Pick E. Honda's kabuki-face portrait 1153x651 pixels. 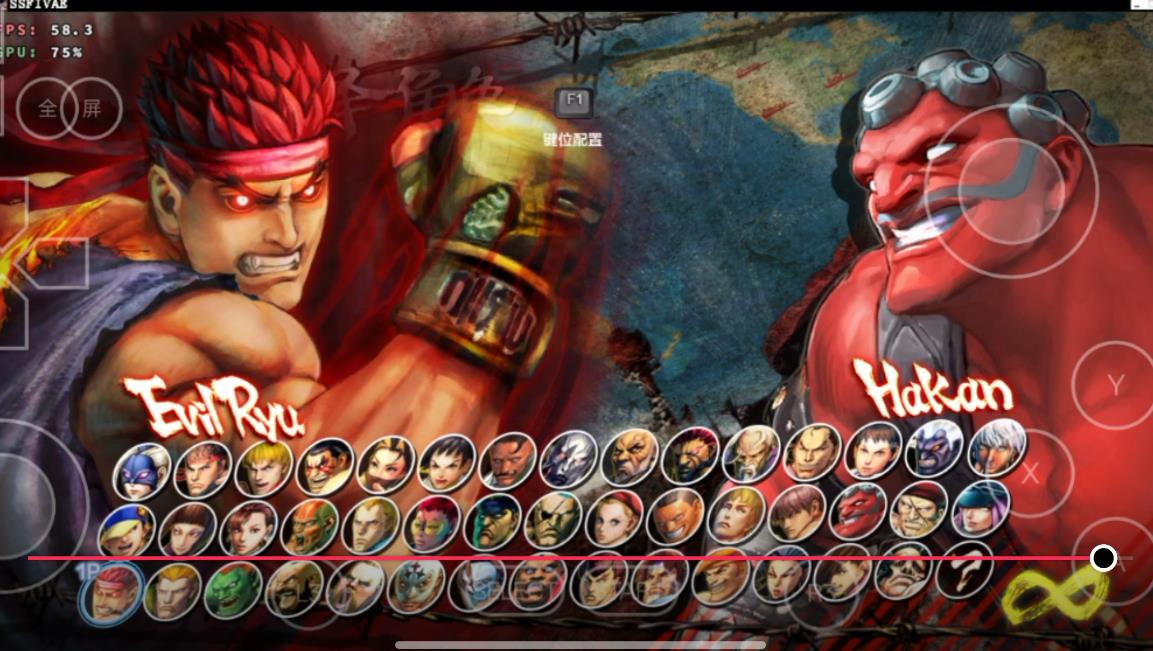pyautogui.click(x=325, y=465)
